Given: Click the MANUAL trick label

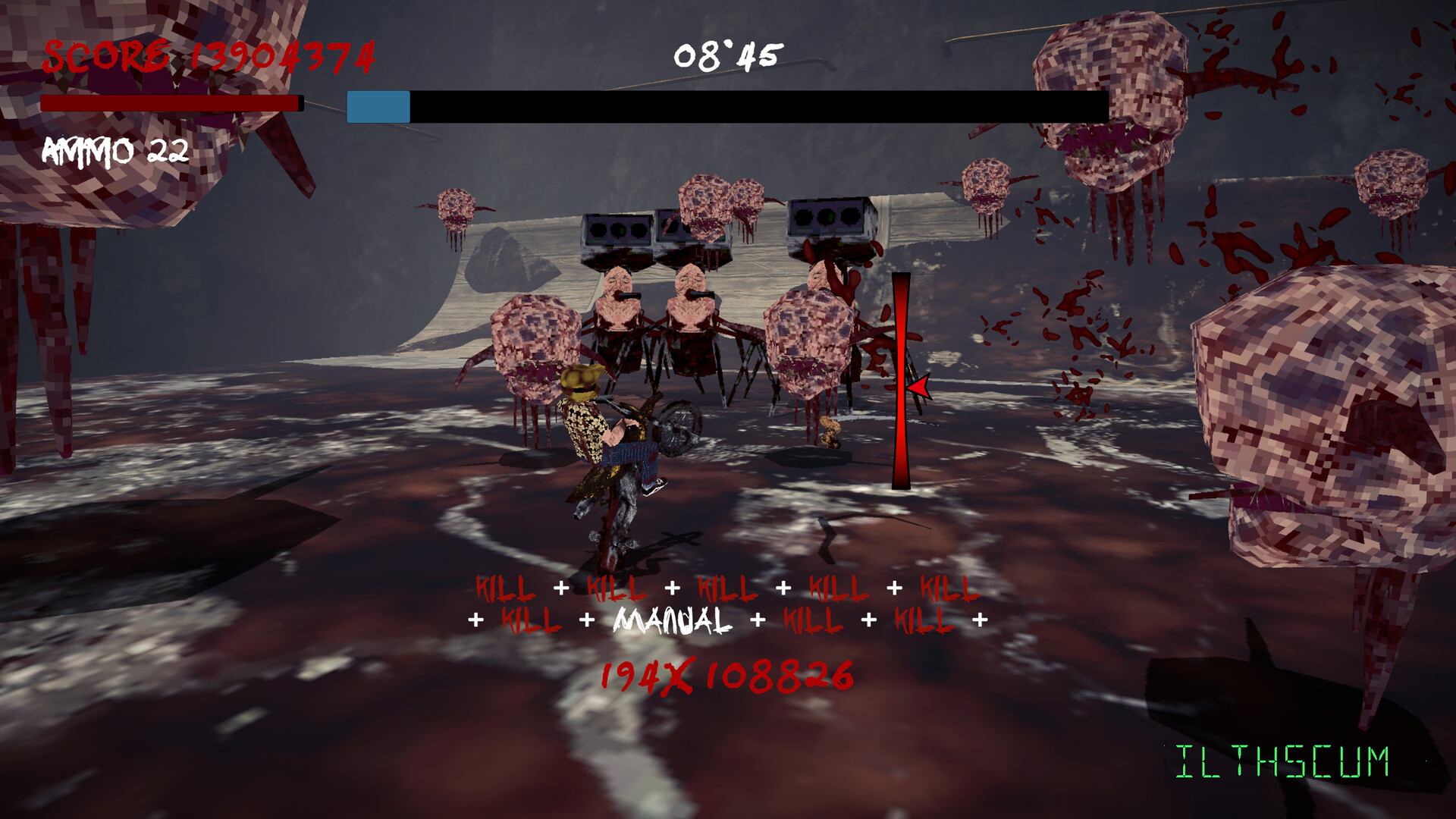Looking at the screenshot, I should click(x=669, y=618).
